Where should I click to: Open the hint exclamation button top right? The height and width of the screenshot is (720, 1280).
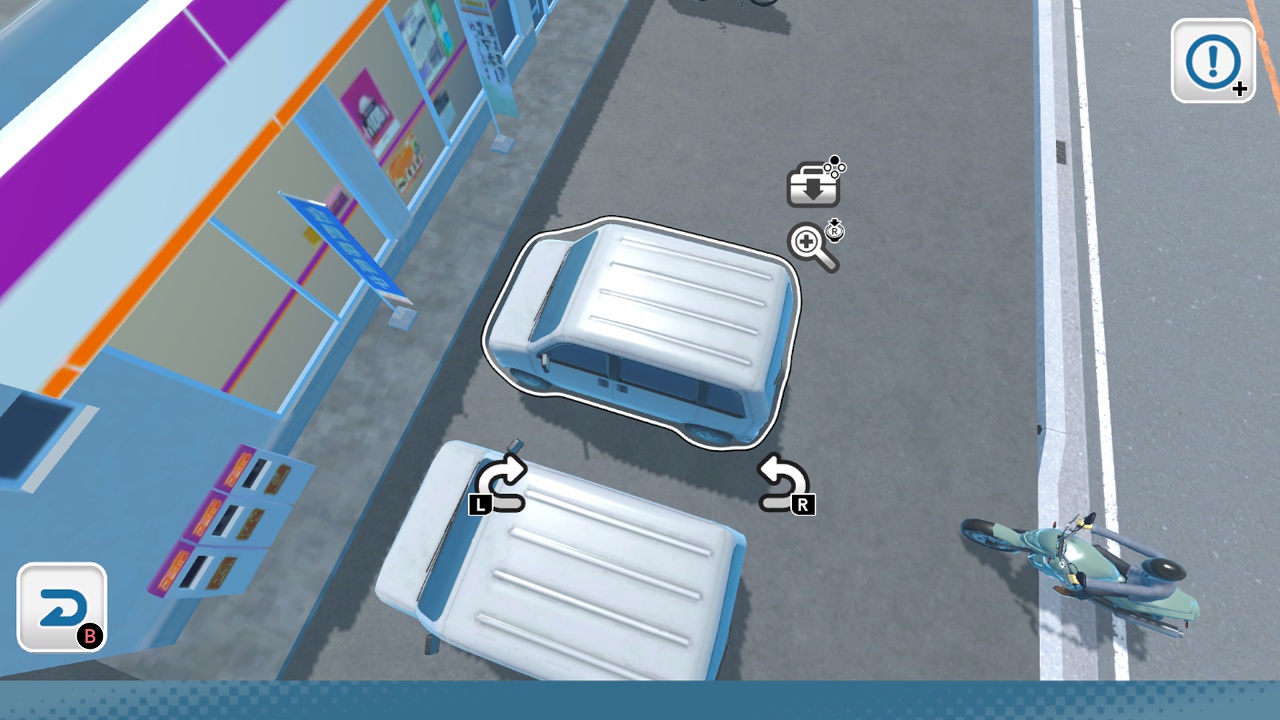pos(1211,62)
